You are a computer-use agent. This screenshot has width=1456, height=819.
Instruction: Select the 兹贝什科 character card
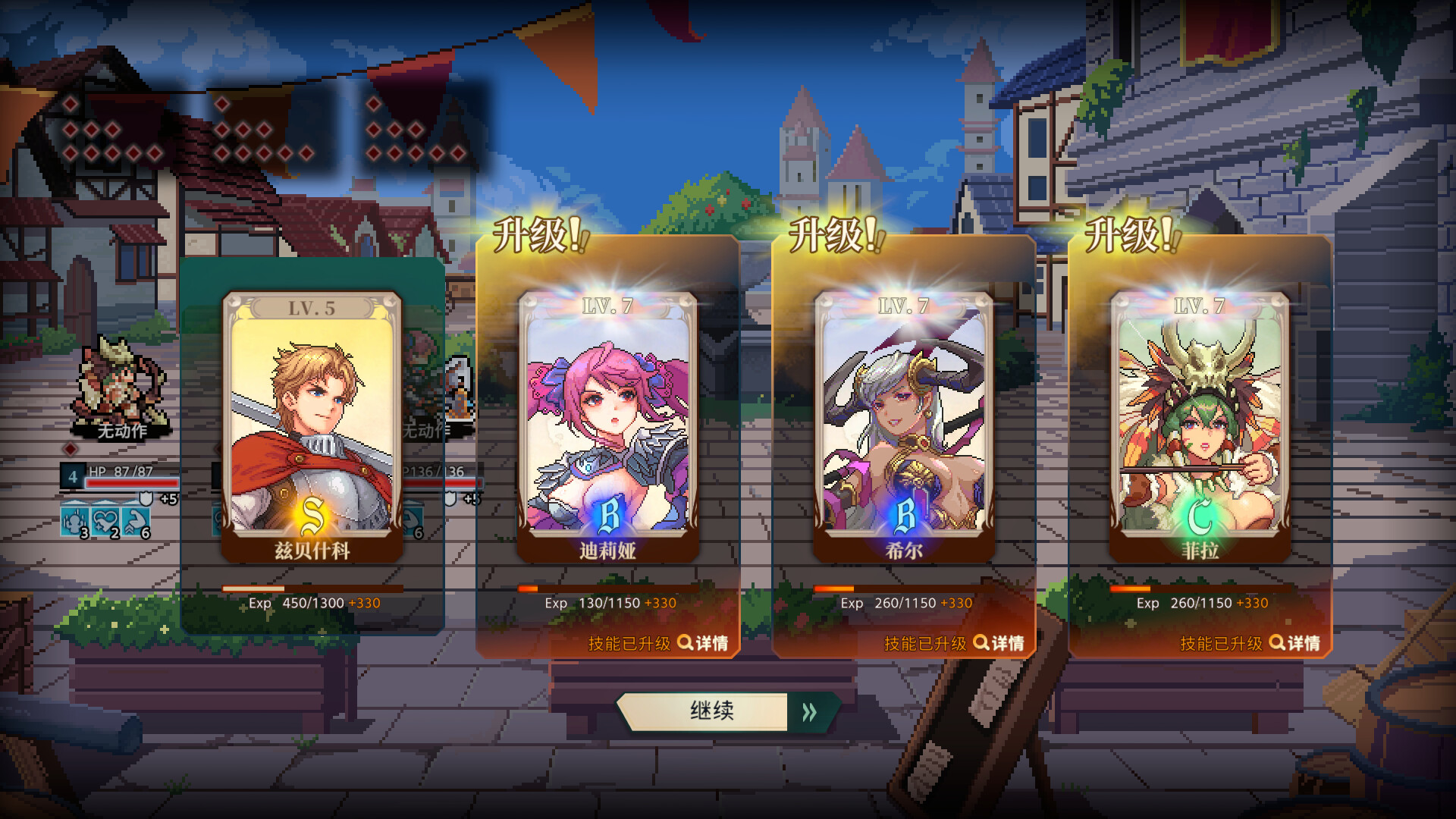pos(312,425)
